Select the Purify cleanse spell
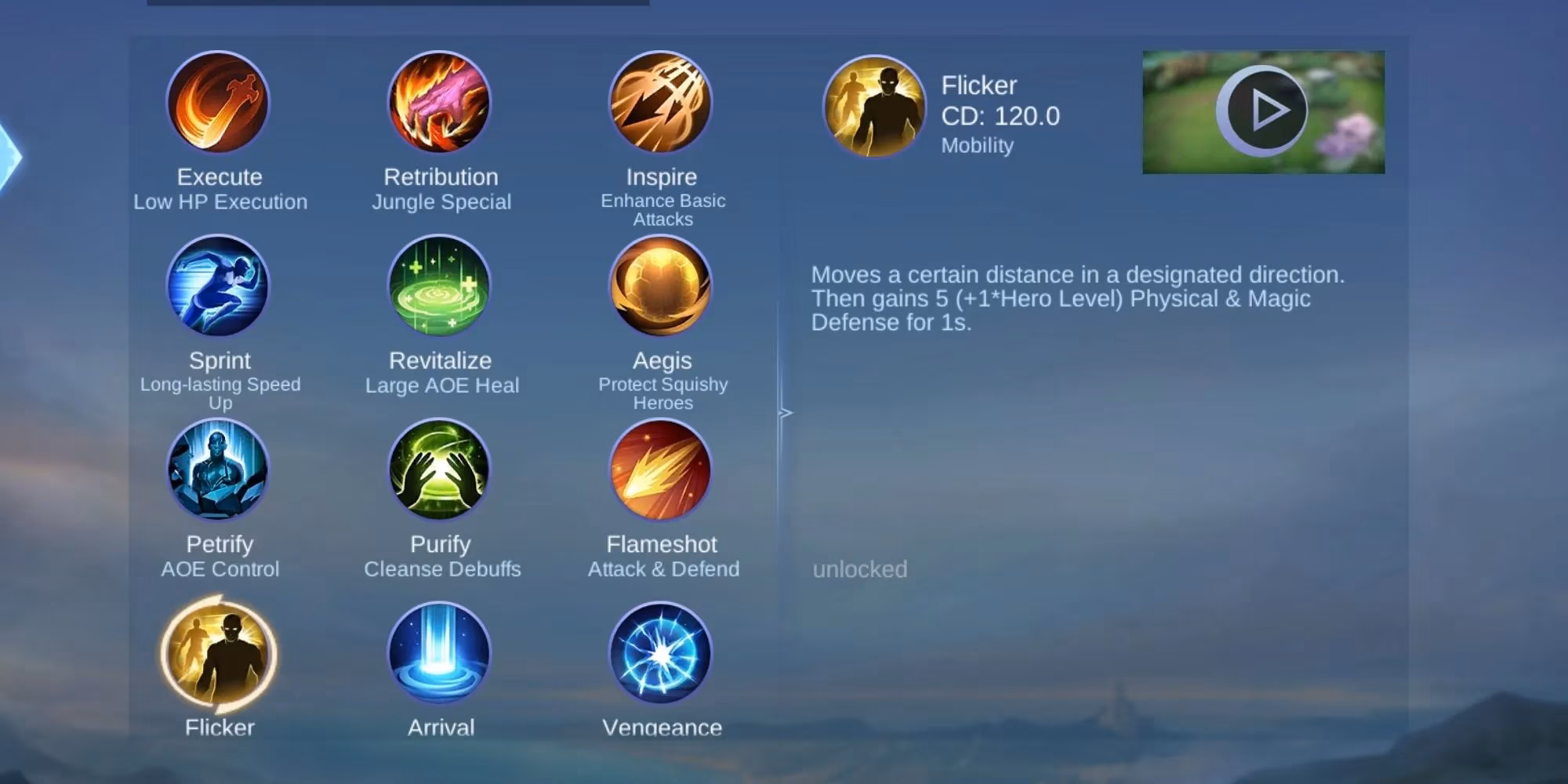This screenshot has height=784, width=1568. point(439,471)
